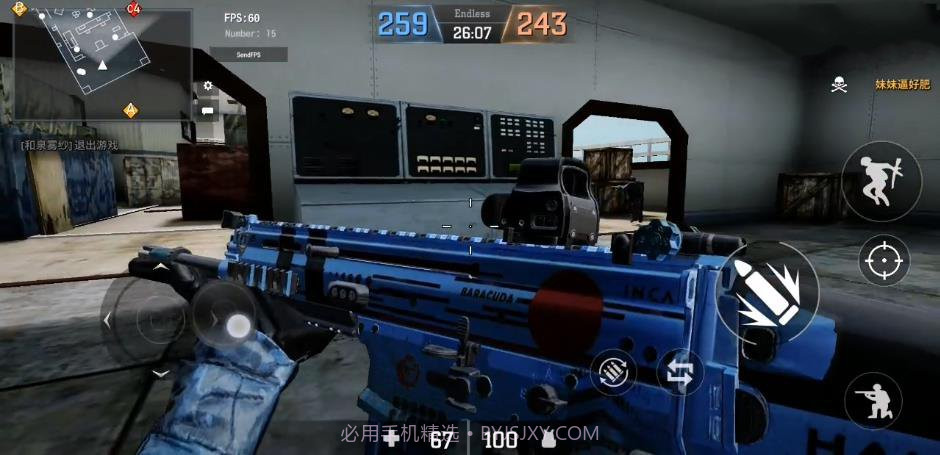Select the A bombsite marker on minimap

point(130,109)
